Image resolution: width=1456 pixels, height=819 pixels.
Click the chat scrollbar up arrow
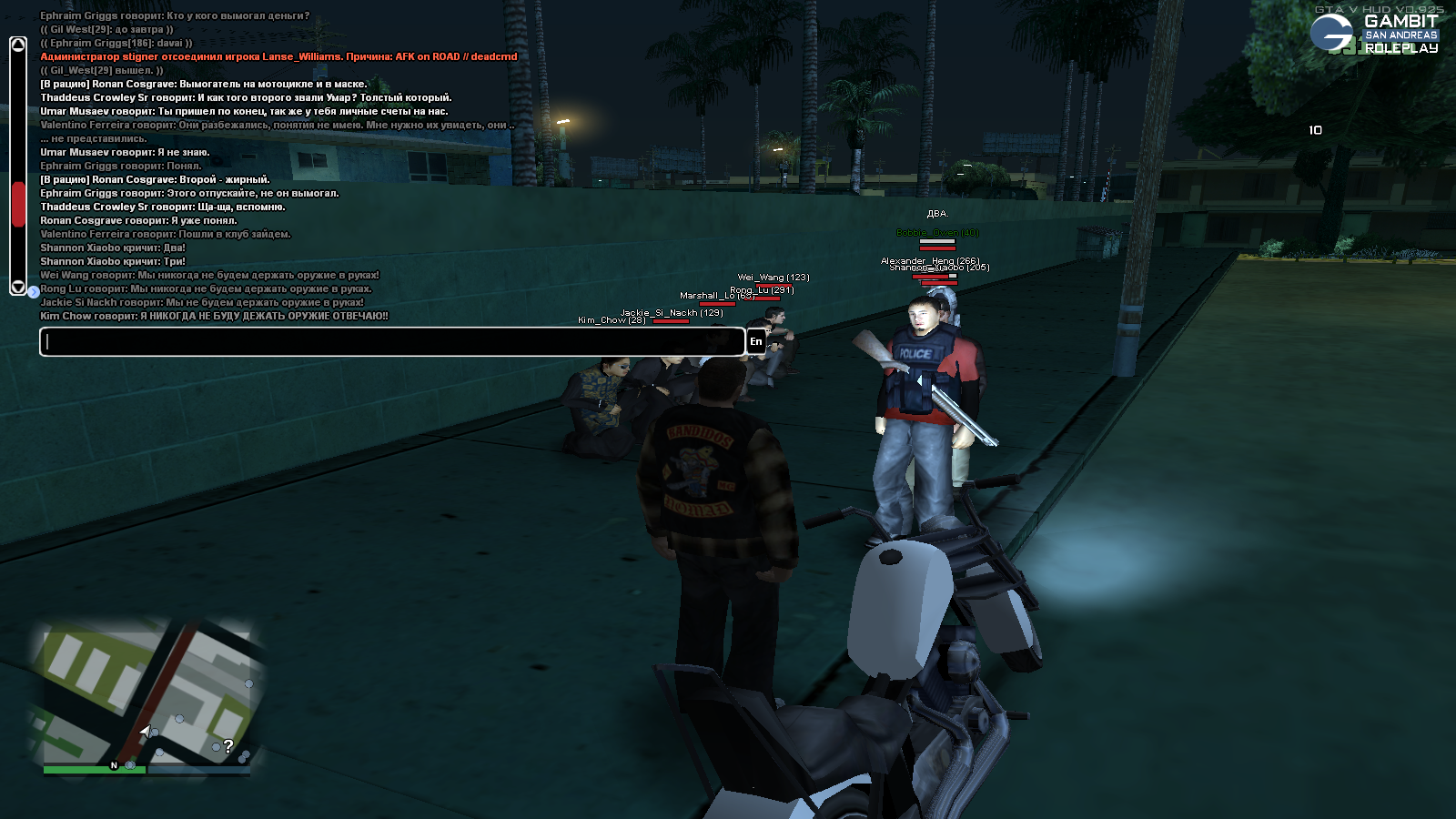pos(18,45)
